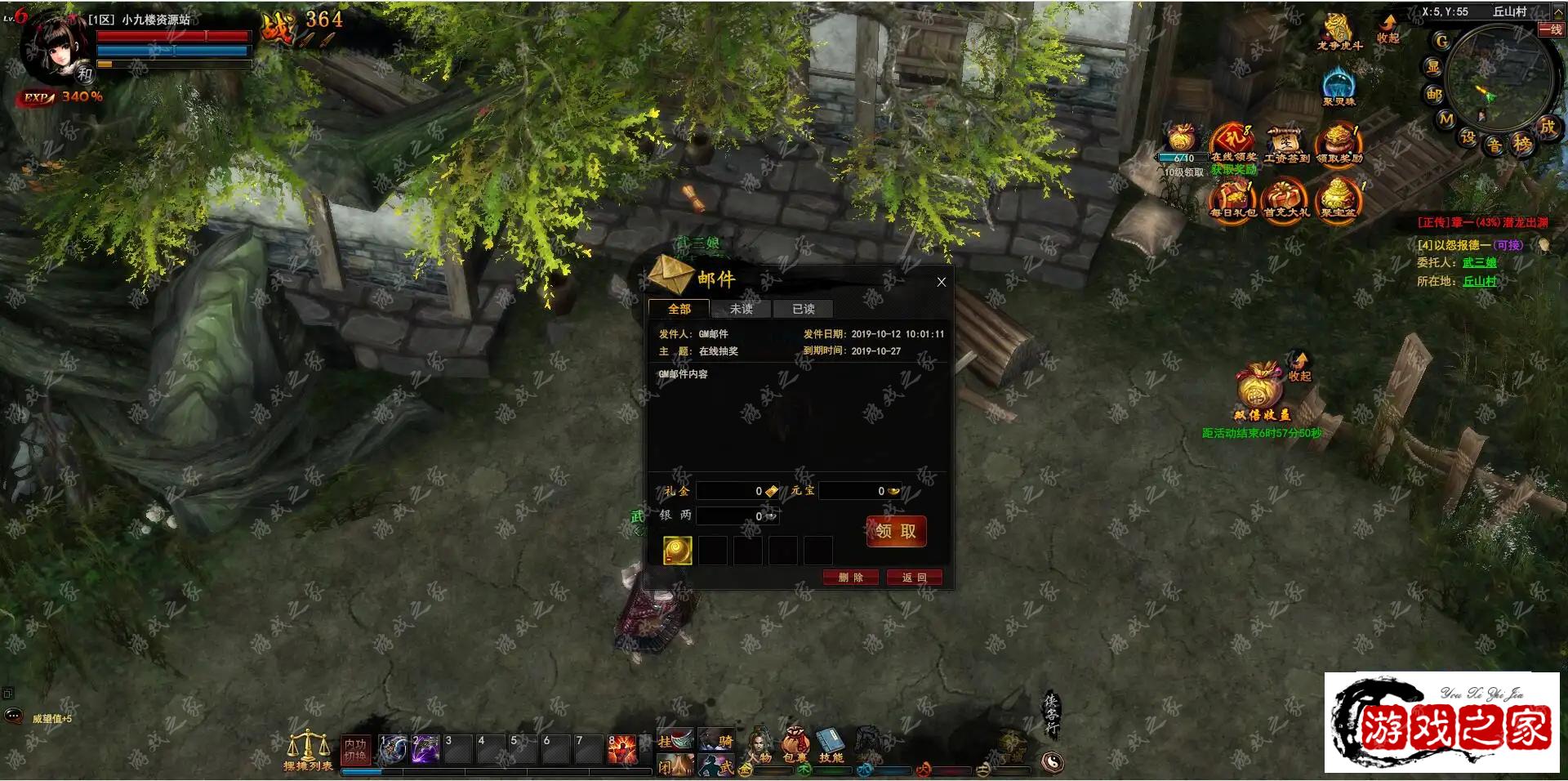
Task: Open the 在线领奖 online reward icon
Action: pyautogui.click(x=1232, y=143)
